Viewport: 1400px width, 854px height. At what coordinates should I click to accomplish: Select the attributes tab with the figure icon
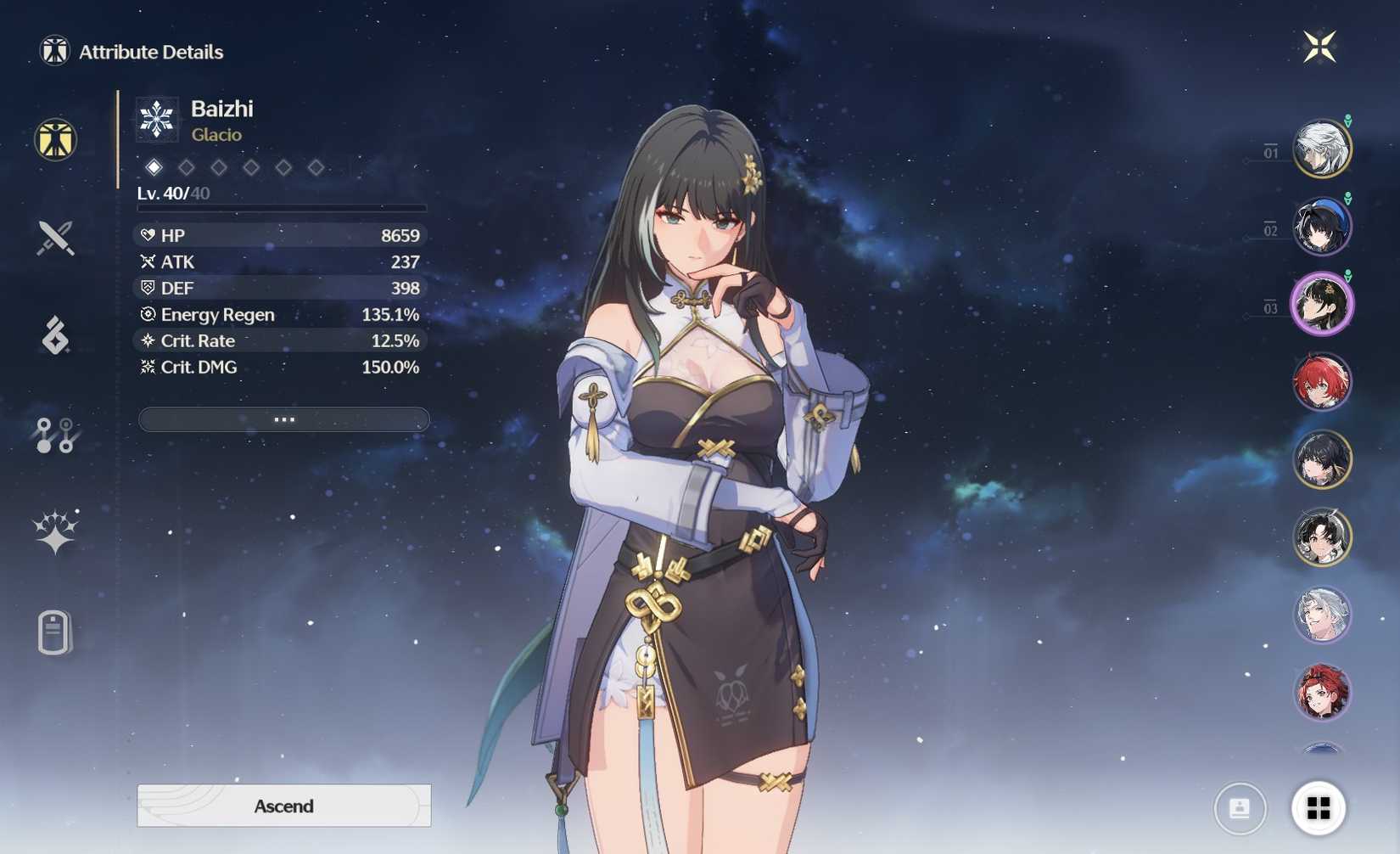tap(56, 140)
